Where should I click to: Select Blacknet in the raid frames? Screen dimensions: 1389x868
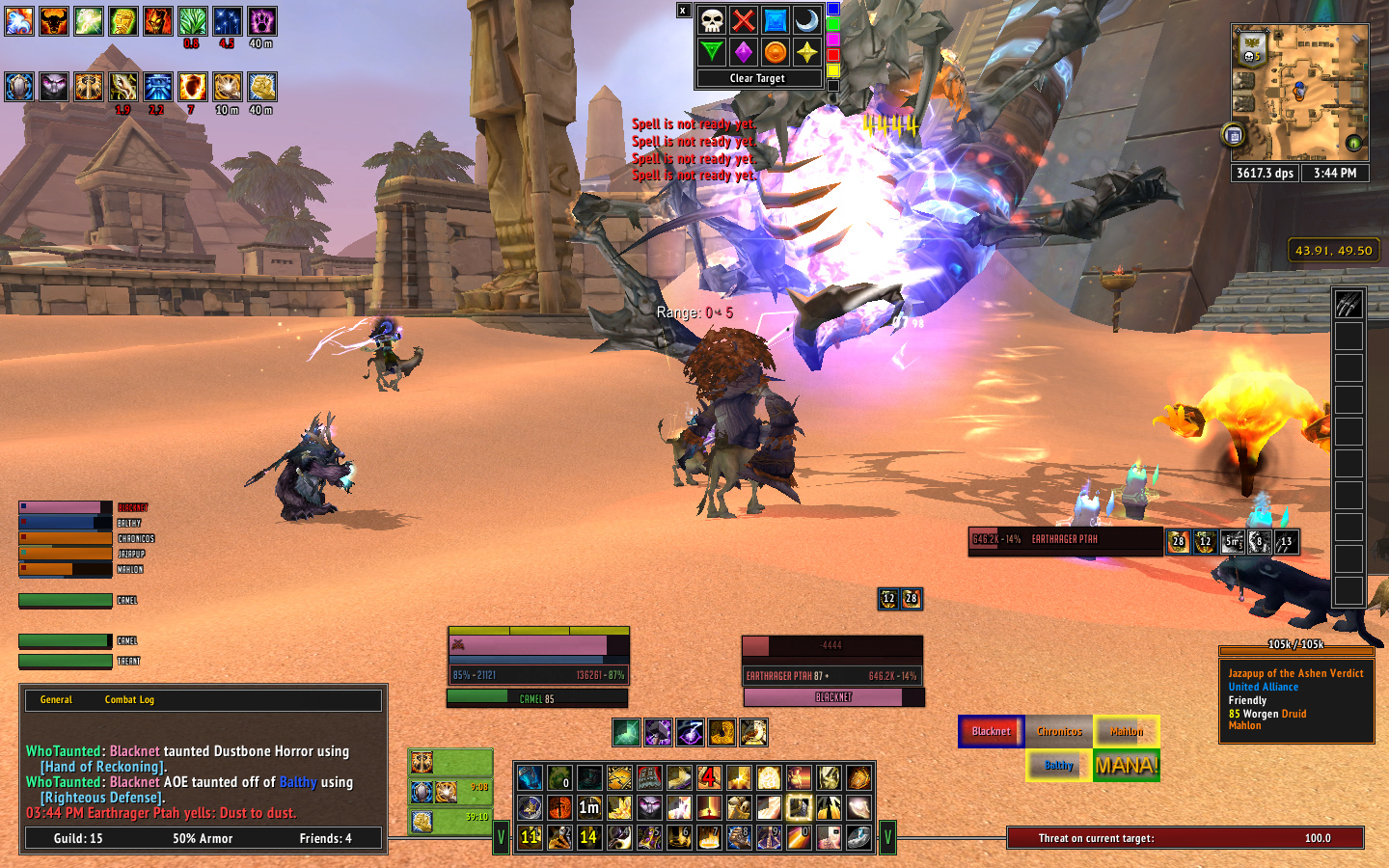pos(991,731)
